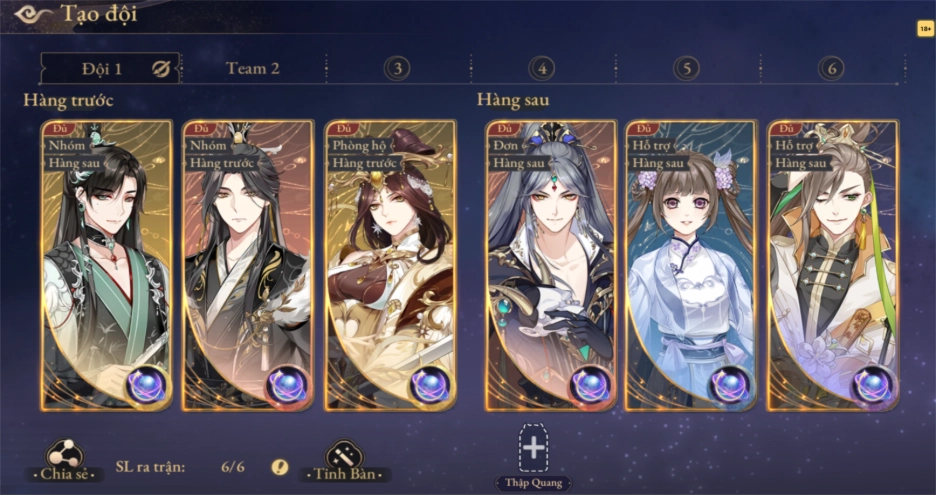Select the winking Hỗ trợ man card
The image size is (936, 495).
coord(832,265)
